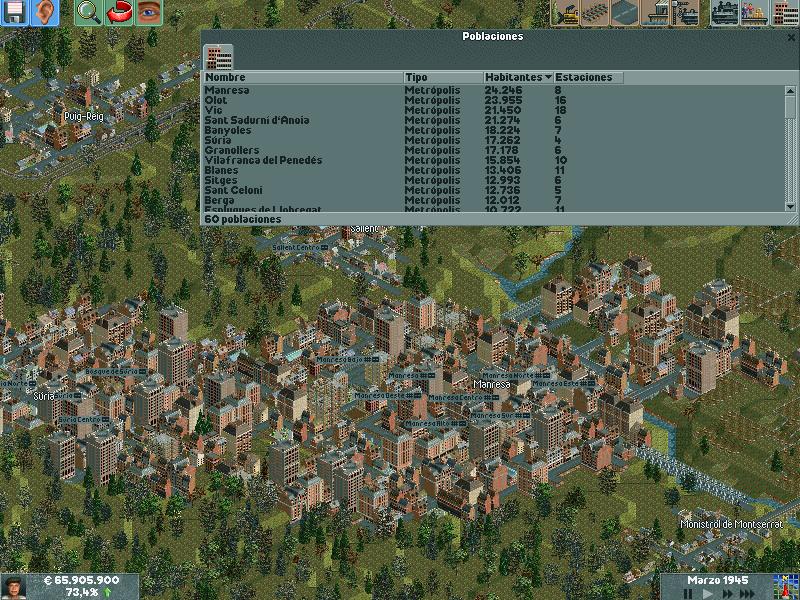Image resolution: width=800 pixels, height=600 pixels.
Task: Open the eye view options menu
Action: [149, 13]
